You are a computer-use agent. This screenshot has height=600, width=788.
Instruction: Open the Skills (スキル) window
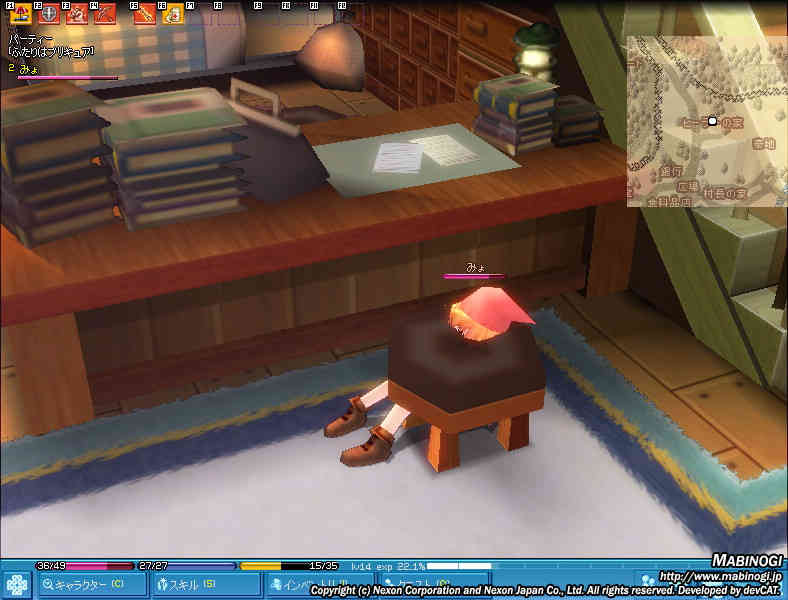pyautogui.click(x=204, y=584)
